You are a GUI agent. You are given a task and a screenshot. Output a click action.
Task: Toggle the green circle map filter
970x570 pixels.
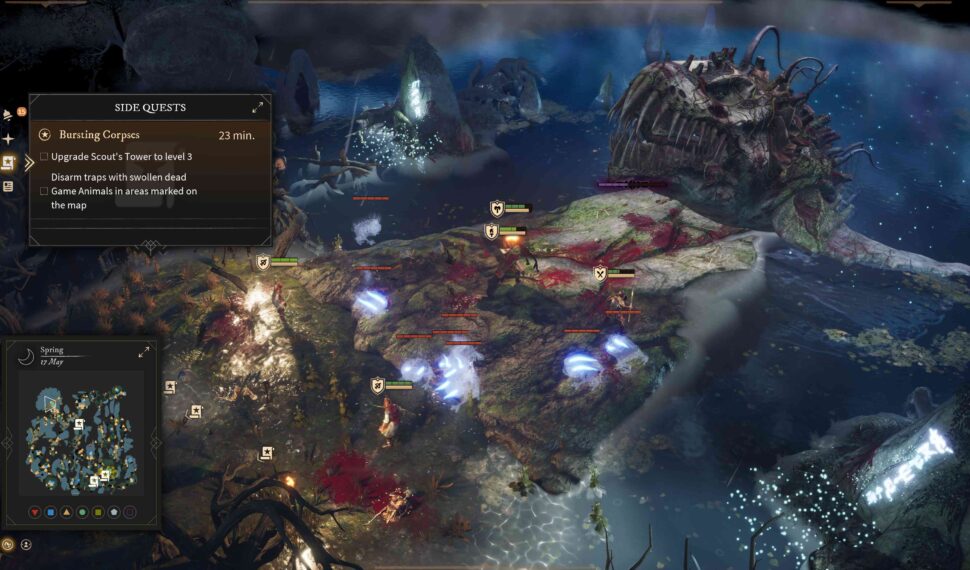click(82, 512)
